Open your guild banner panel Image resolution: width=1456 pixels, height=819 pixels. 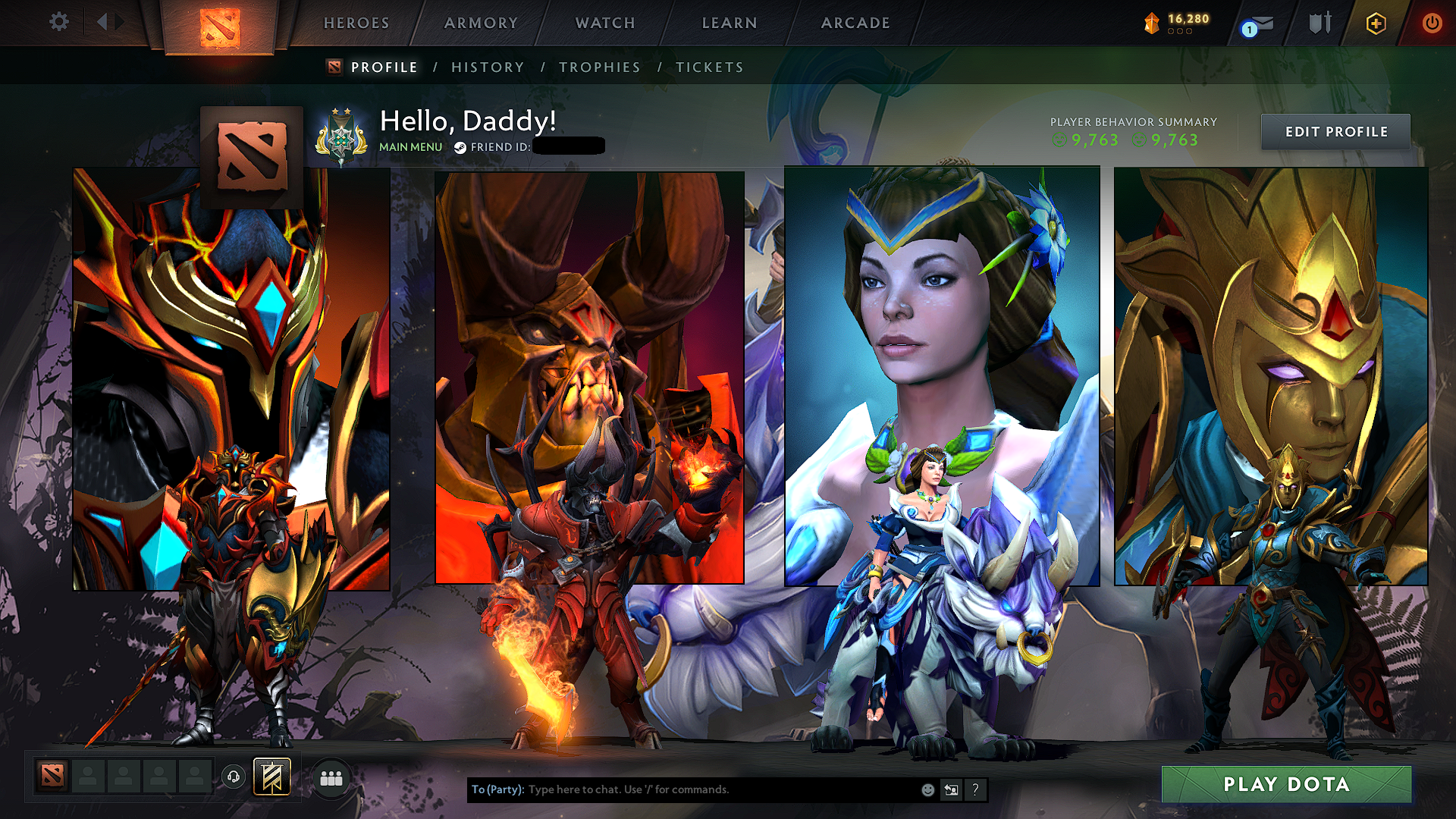pos(270,777)
